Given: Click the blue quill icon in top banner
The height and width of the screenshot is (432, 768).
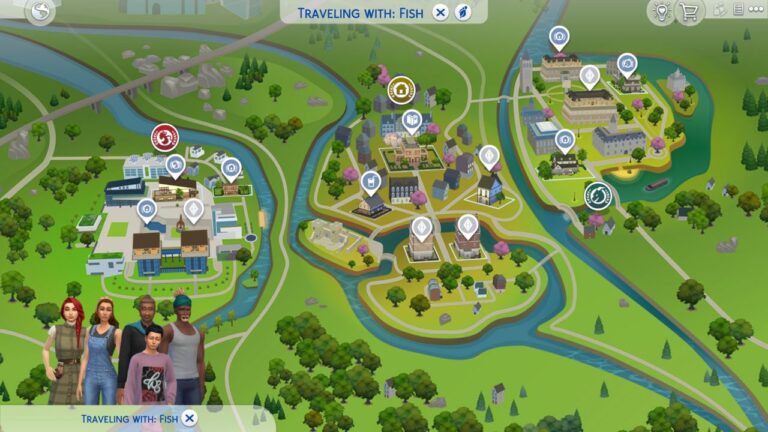Looking at the screenshot, I should (x=463, y=12).
